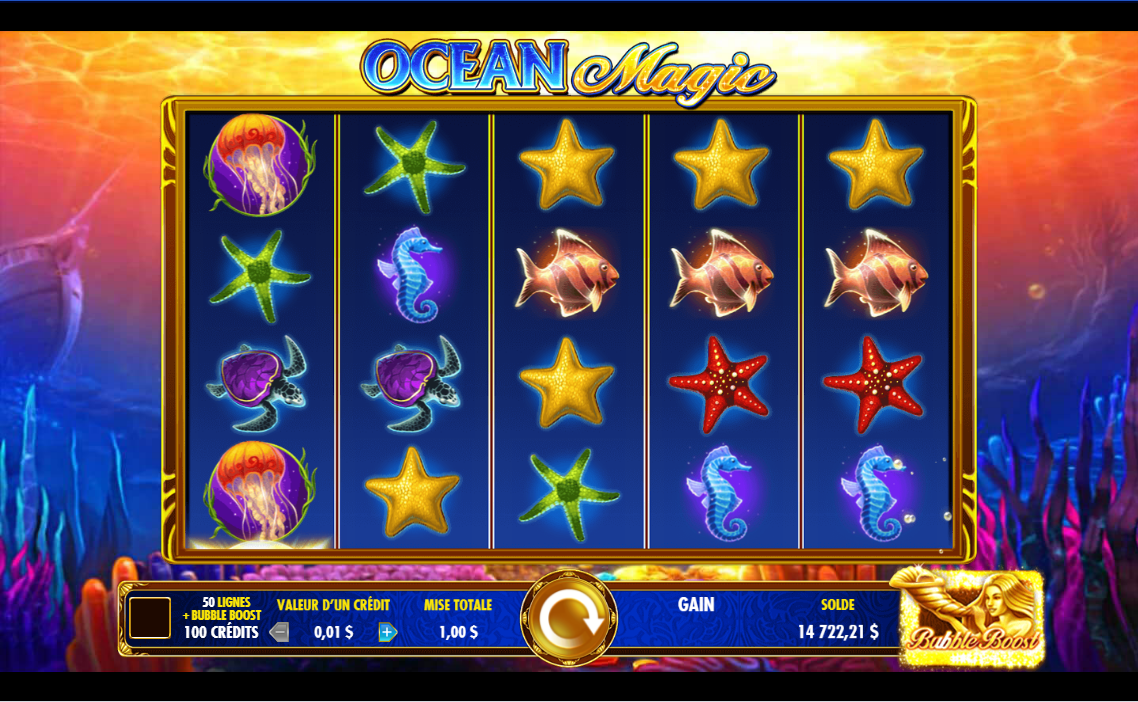Increase the credit value with plus
Image resolution: width=1138 pixels, height=702 pixels.
point(388,632)
